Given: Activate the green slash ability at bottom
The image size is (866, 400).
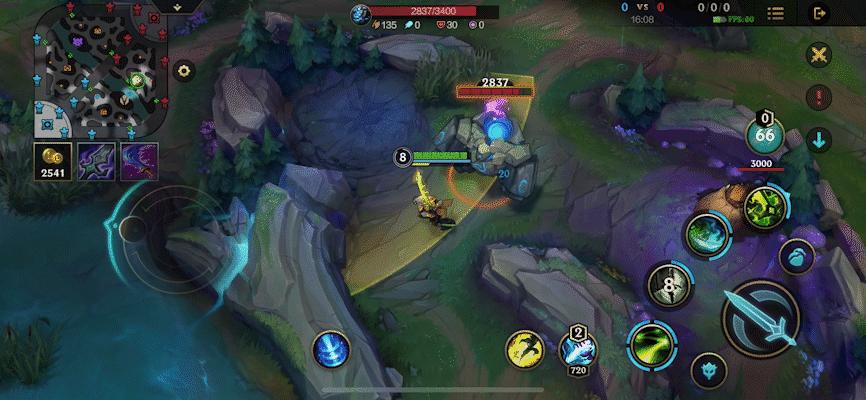Looking at the screenshot, I should pyautogui.click(x=647, y=345).
